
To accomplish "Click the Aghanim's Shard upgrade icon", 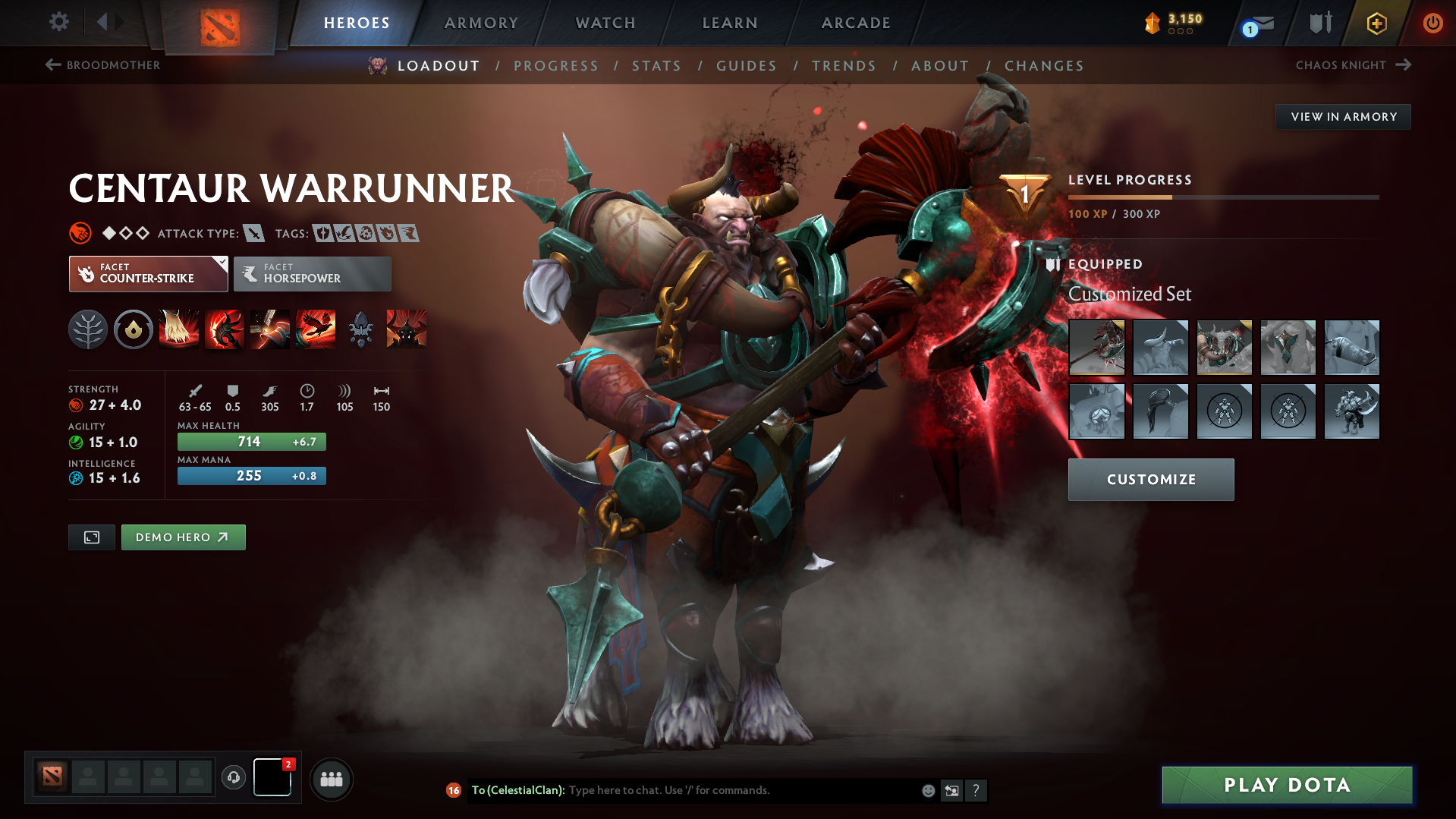I will 360,329.
